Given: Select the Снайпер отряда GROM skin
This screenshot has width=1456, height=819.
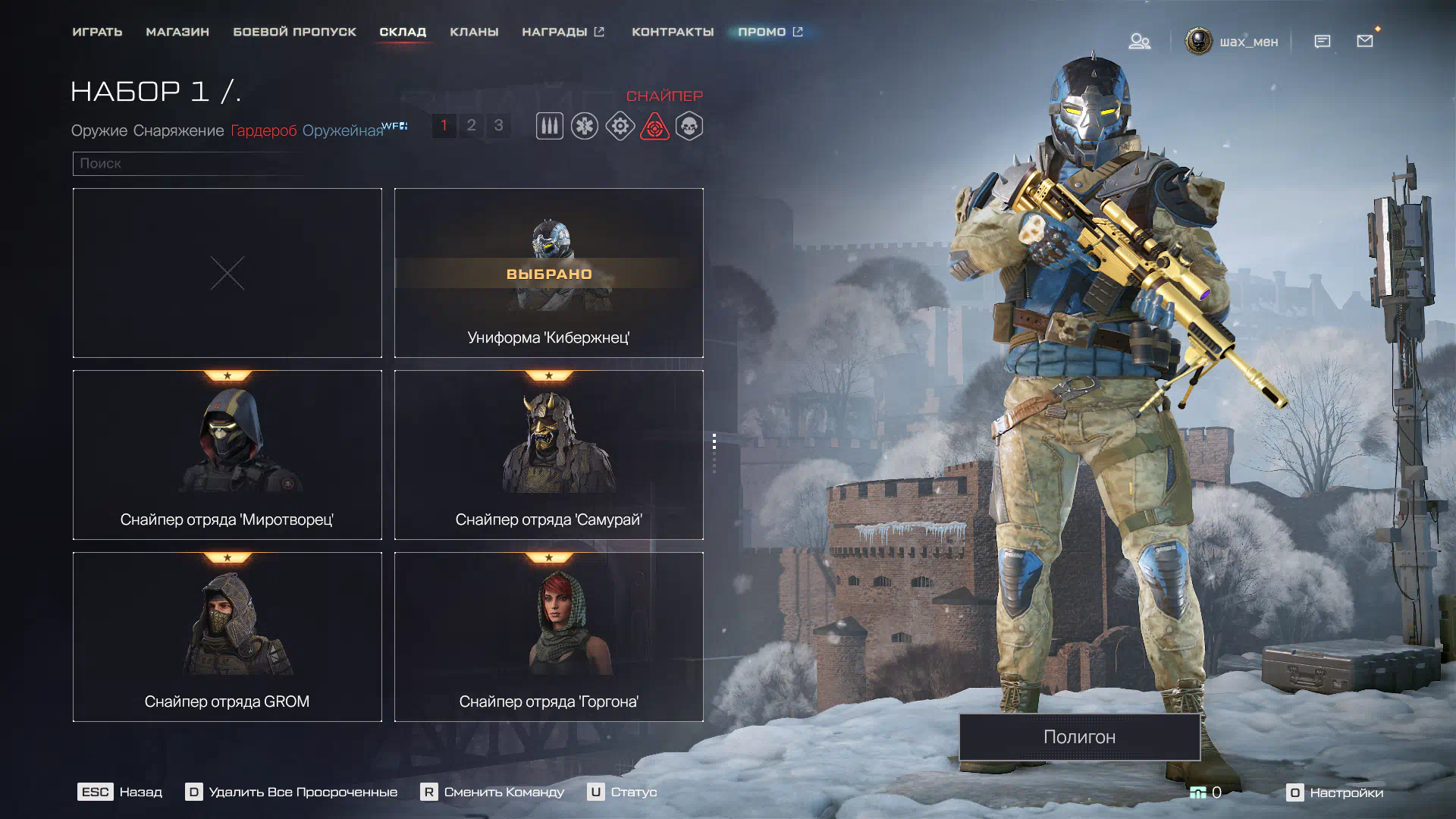Looking at the screenshot, I should 227,637.
